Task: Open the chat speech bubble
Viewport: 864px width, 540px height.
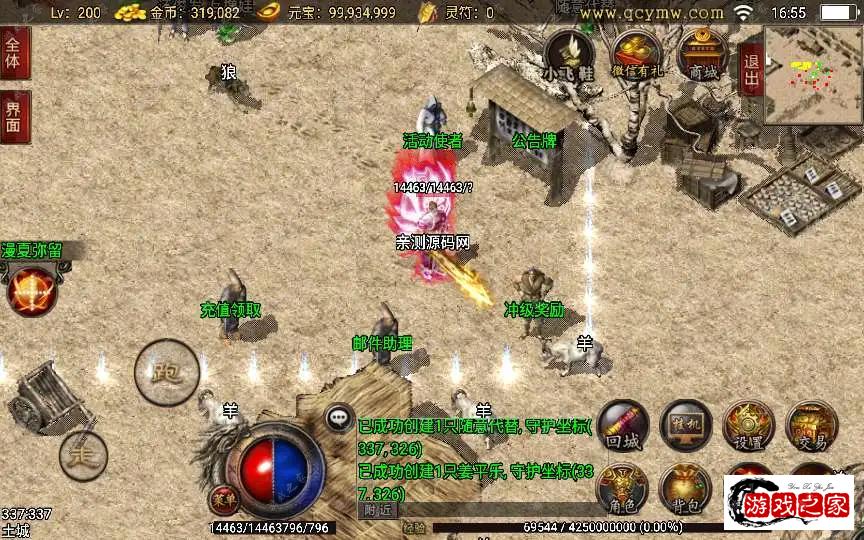Action: coord(340,416)
